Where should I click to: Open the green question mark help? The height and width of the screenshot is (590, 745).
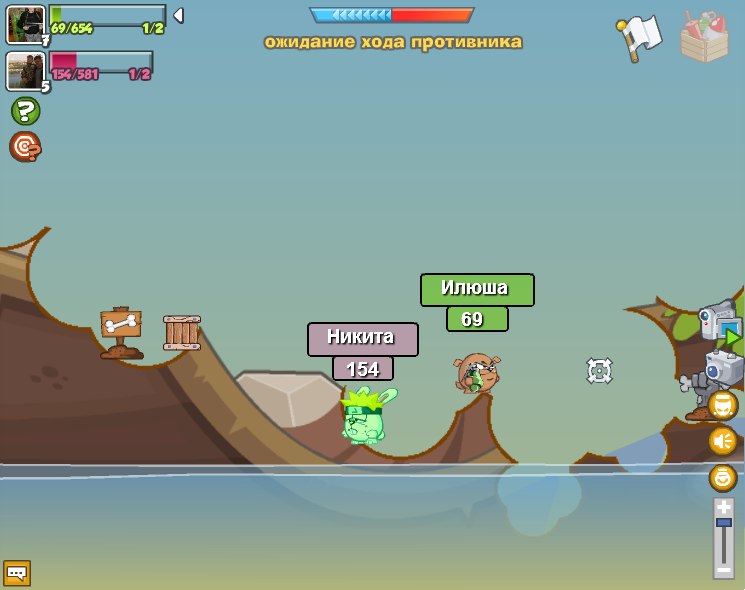25,111
